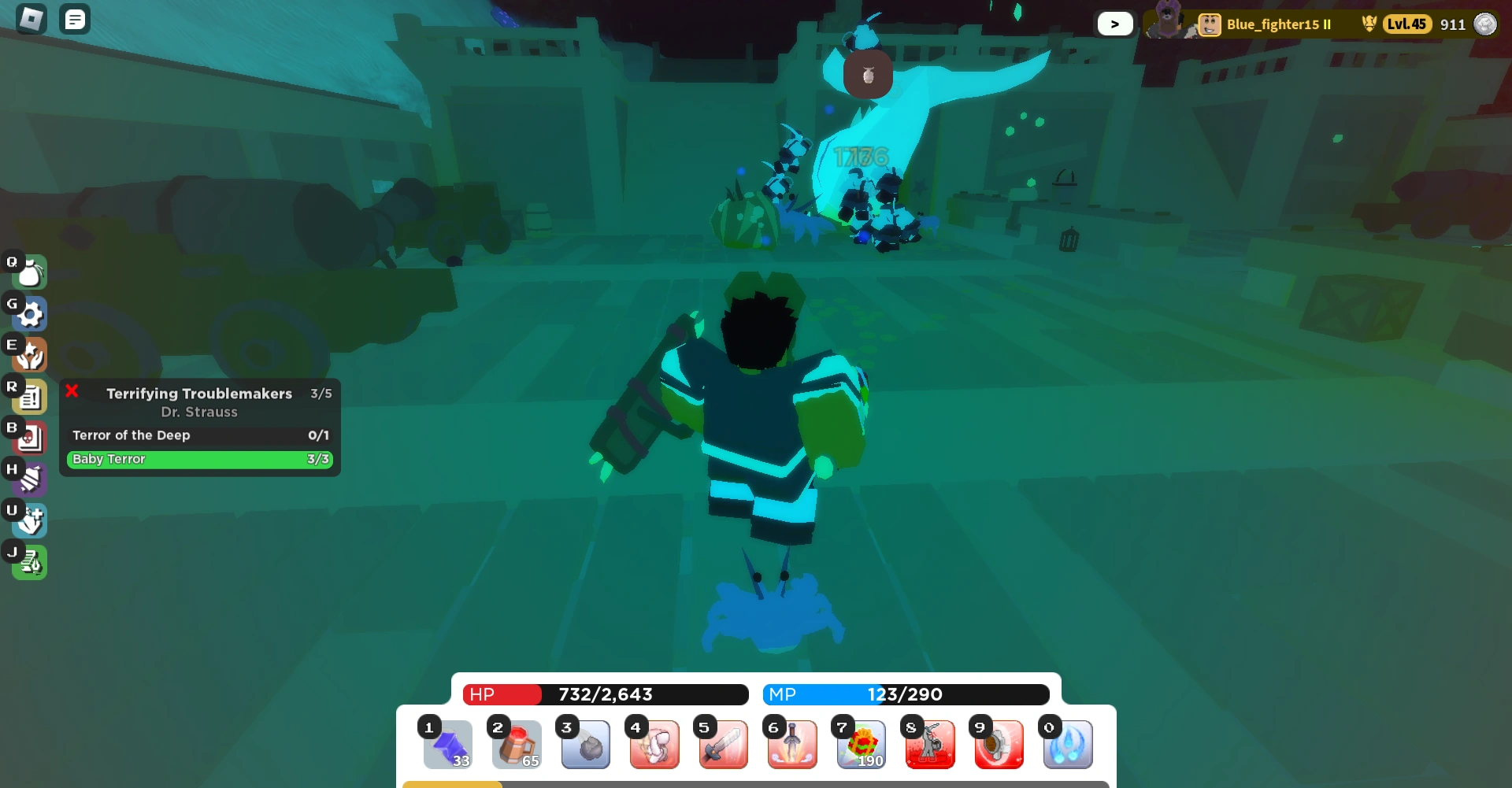Select the water ability in hotbar slot 0
1512x788 pixels.
click(x=1068, y=744)
